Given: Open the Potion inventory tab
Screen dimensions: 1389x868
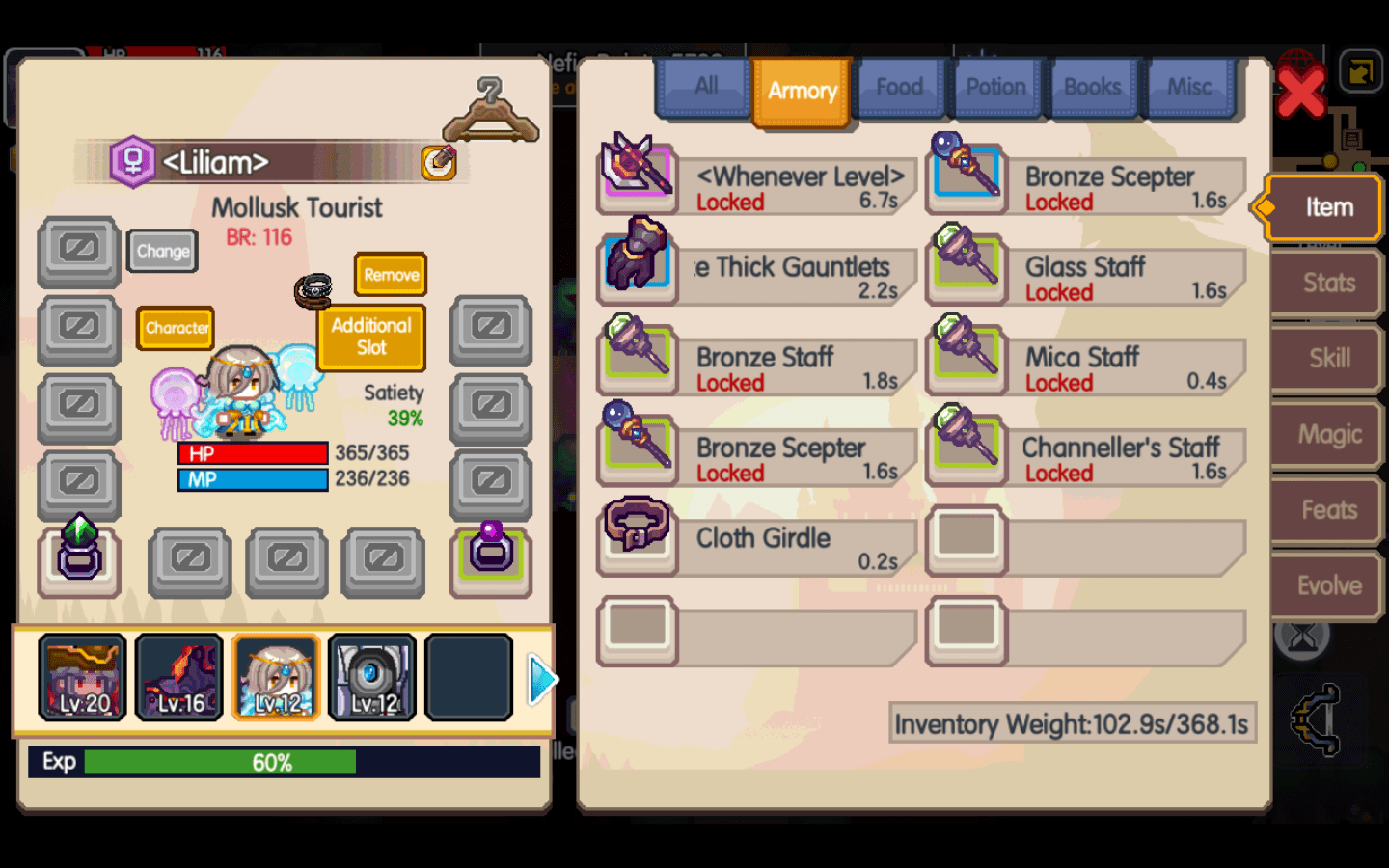Looking at the screenshot, I should 996,87.
